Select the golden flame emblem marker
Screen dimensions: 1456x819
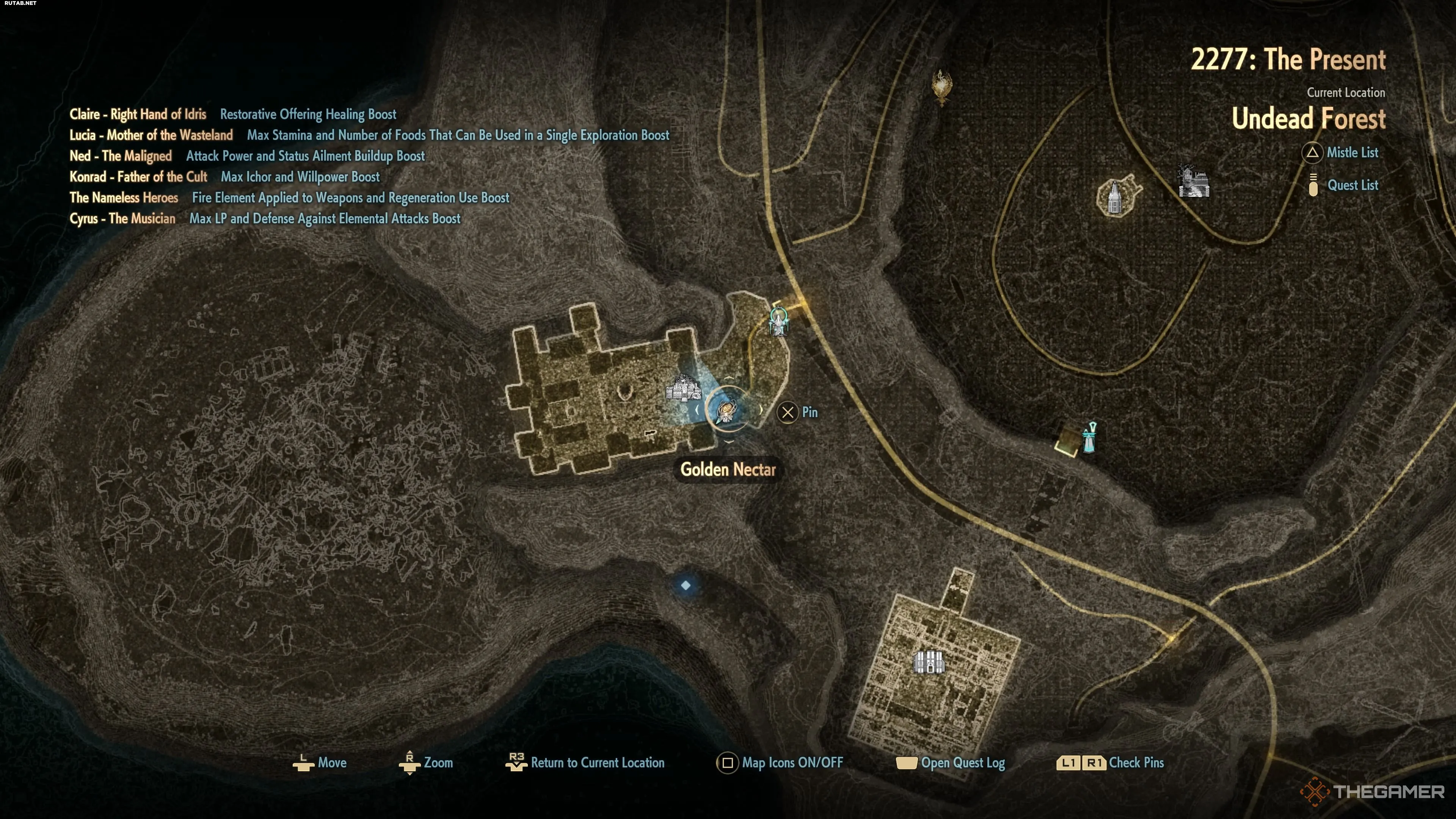tap(941, 87)
